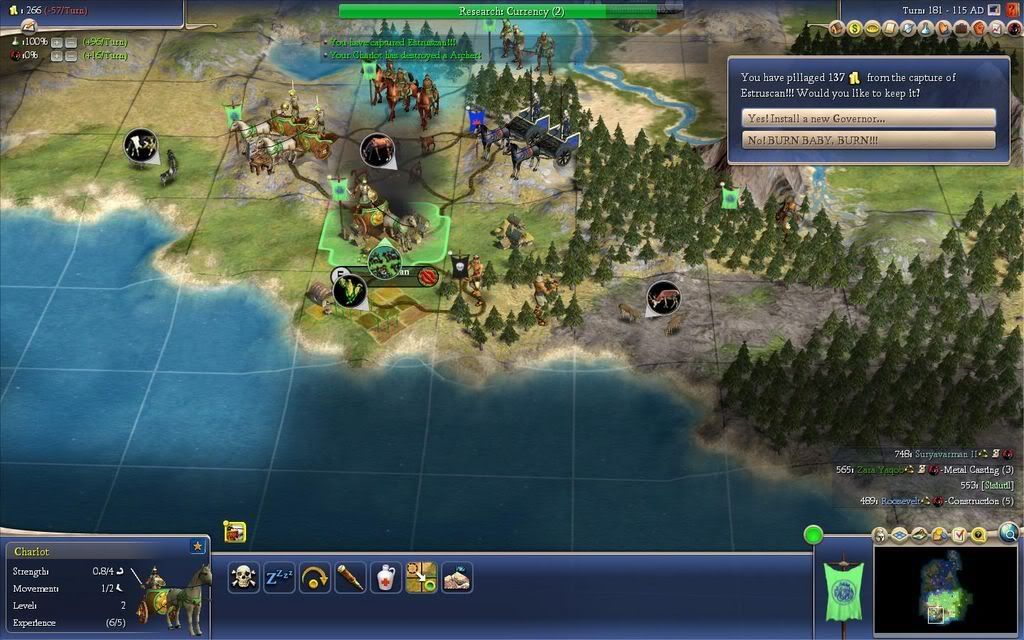Click the skull and crossbones delete unit button
1024x640 pixels.
click(x=243, y=577)
